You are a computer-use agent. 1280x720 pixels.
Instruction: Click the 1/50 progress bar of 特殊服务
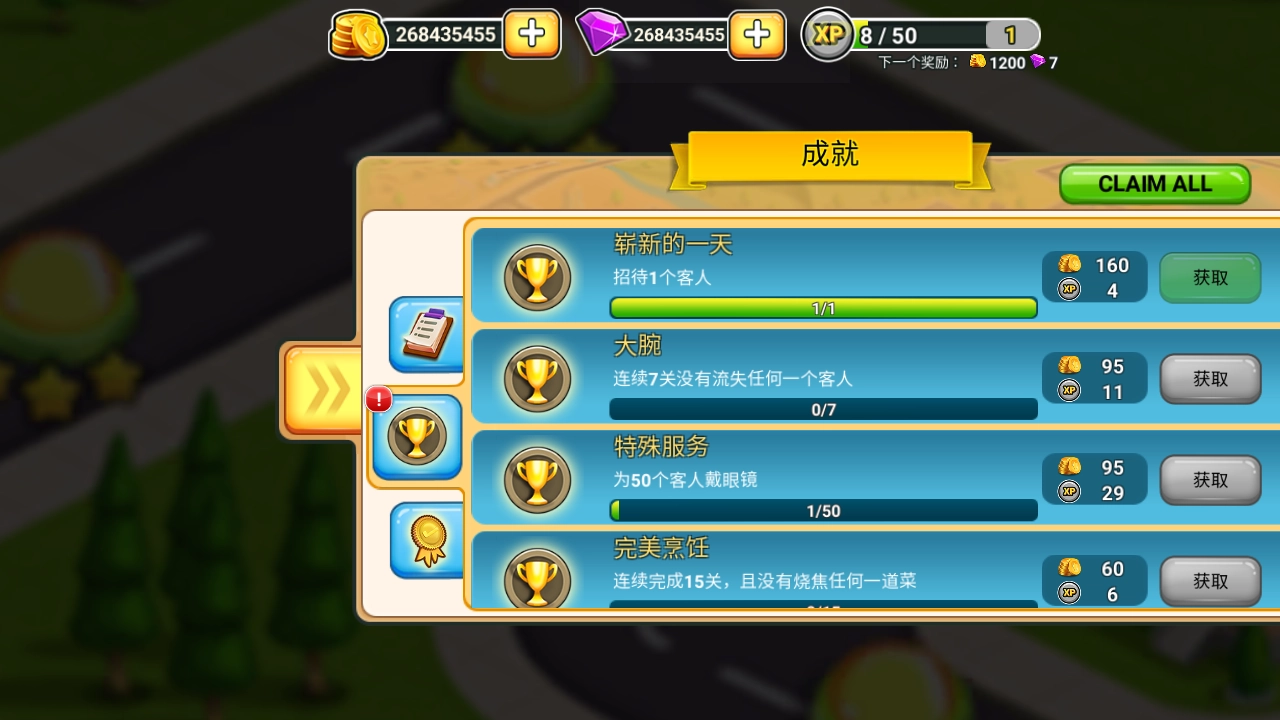823,510
